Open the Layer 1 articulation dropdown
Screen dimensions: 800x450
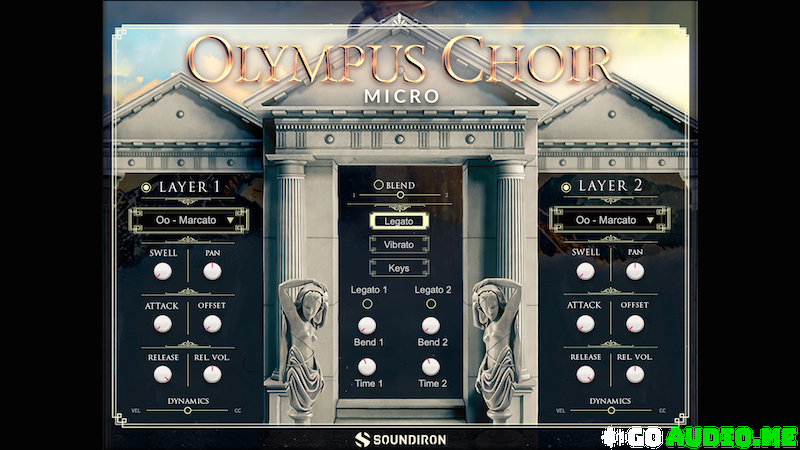(188, 220)
